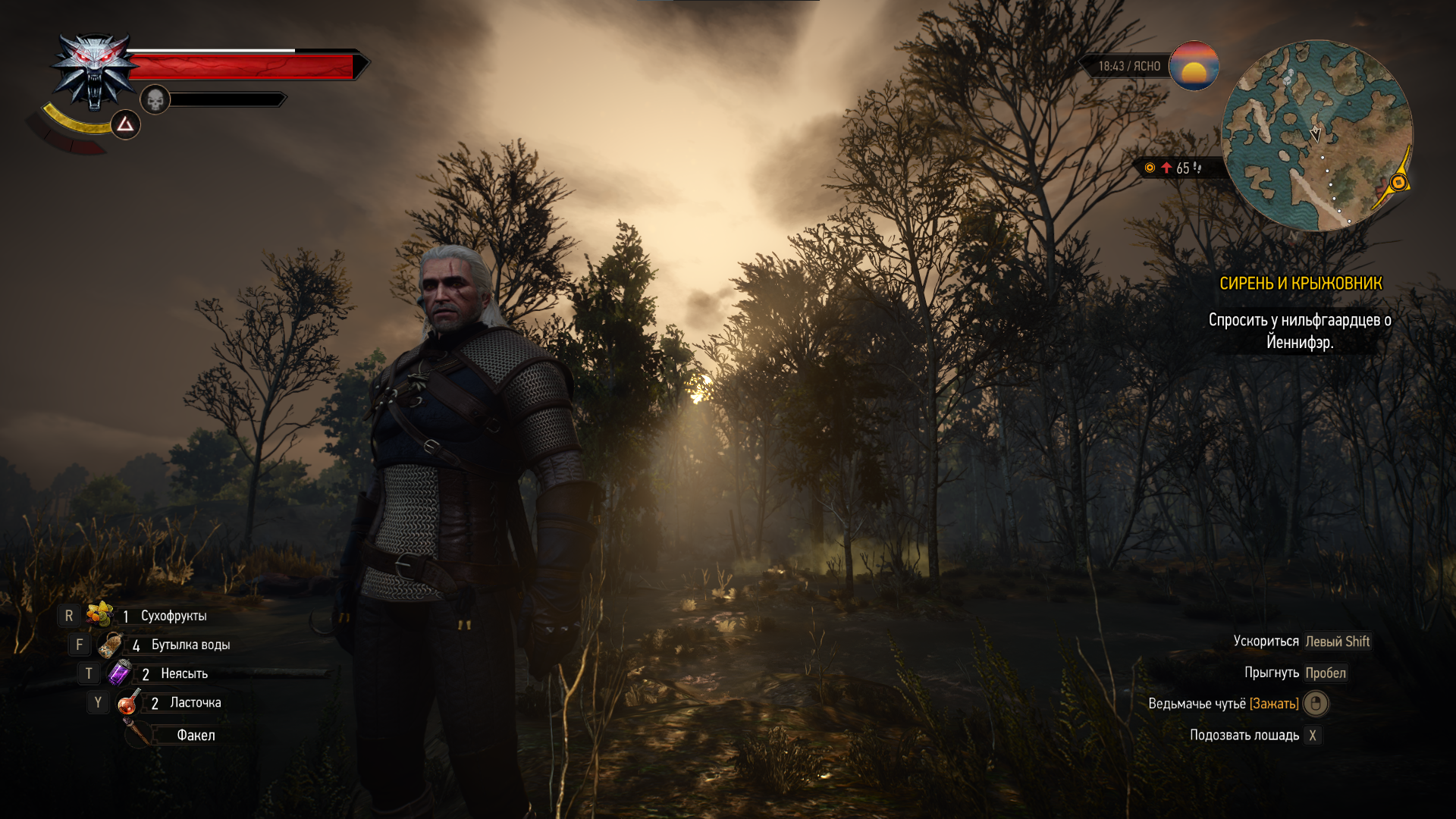Screen dimensions: 1456x819
Task: Select the Факел torch slot
Action: [139, 734]
